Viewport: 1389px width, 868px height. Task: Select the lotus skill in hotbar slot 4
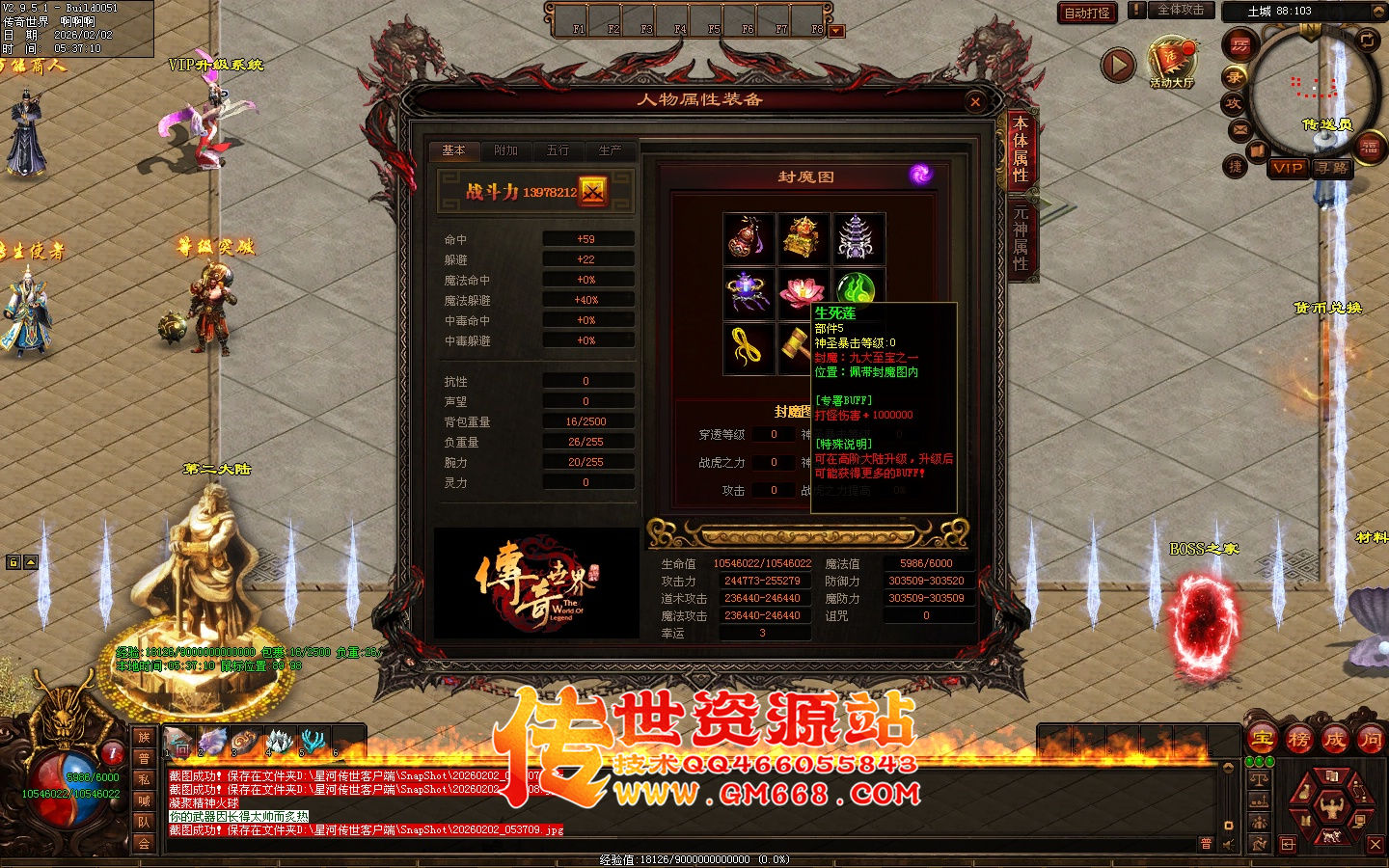click(x=279, y=739)
